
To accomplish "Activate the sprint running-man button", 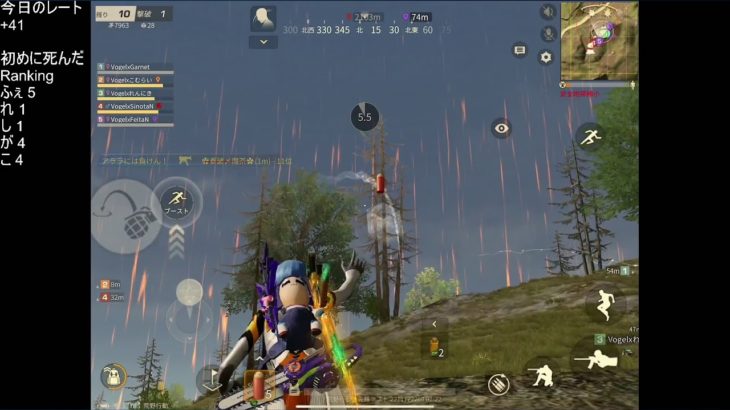I will [589, 135].
